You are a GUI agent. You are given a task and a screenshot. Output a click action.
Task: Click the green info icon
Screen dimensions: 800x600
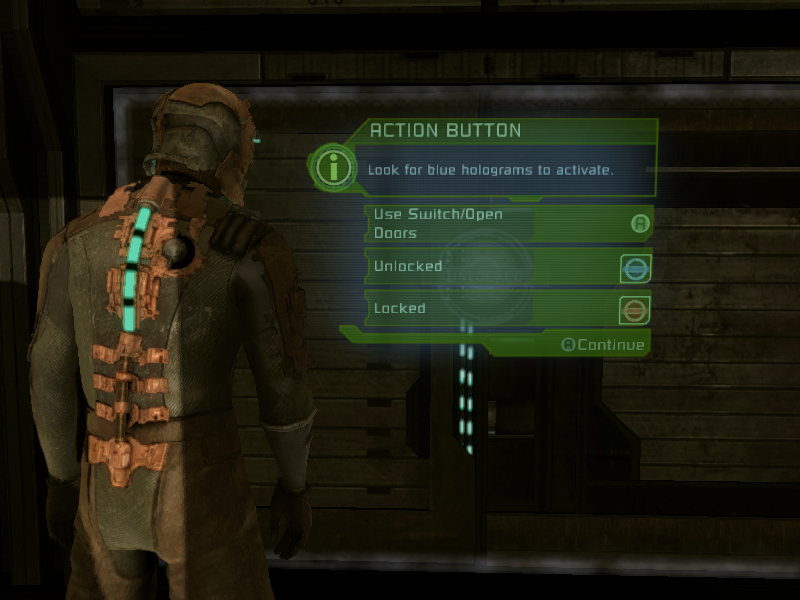coord(333,167)
